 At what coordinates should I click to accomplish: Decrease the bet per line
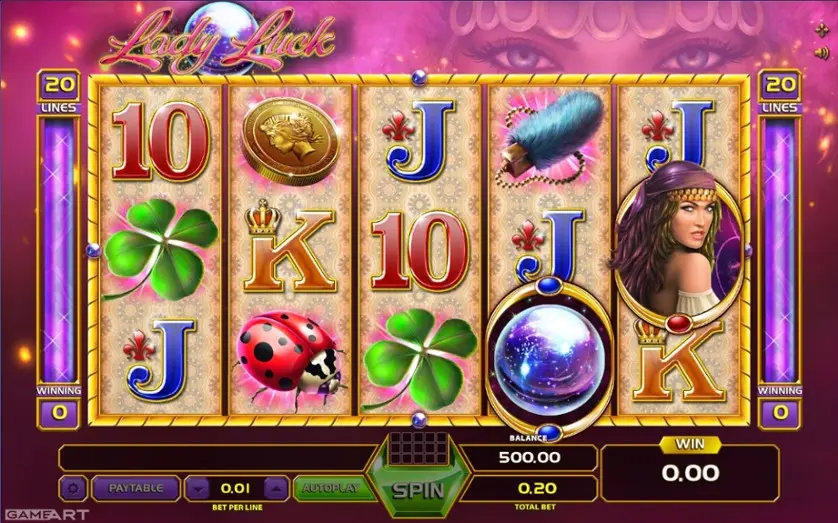tap(198, 488)
